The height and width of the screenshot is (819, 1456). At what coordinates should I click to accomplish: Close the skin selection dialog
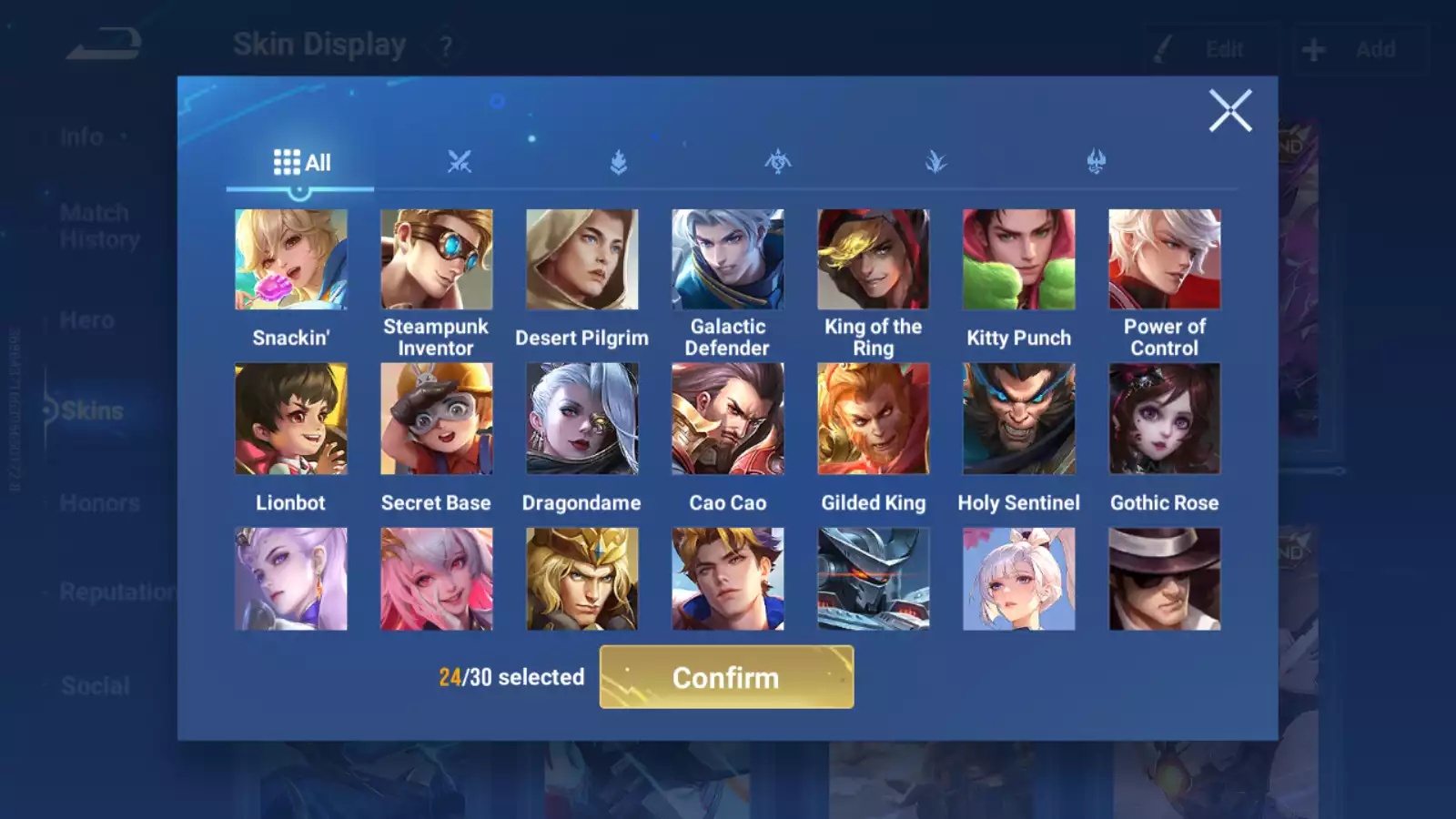click(1230, 111)
